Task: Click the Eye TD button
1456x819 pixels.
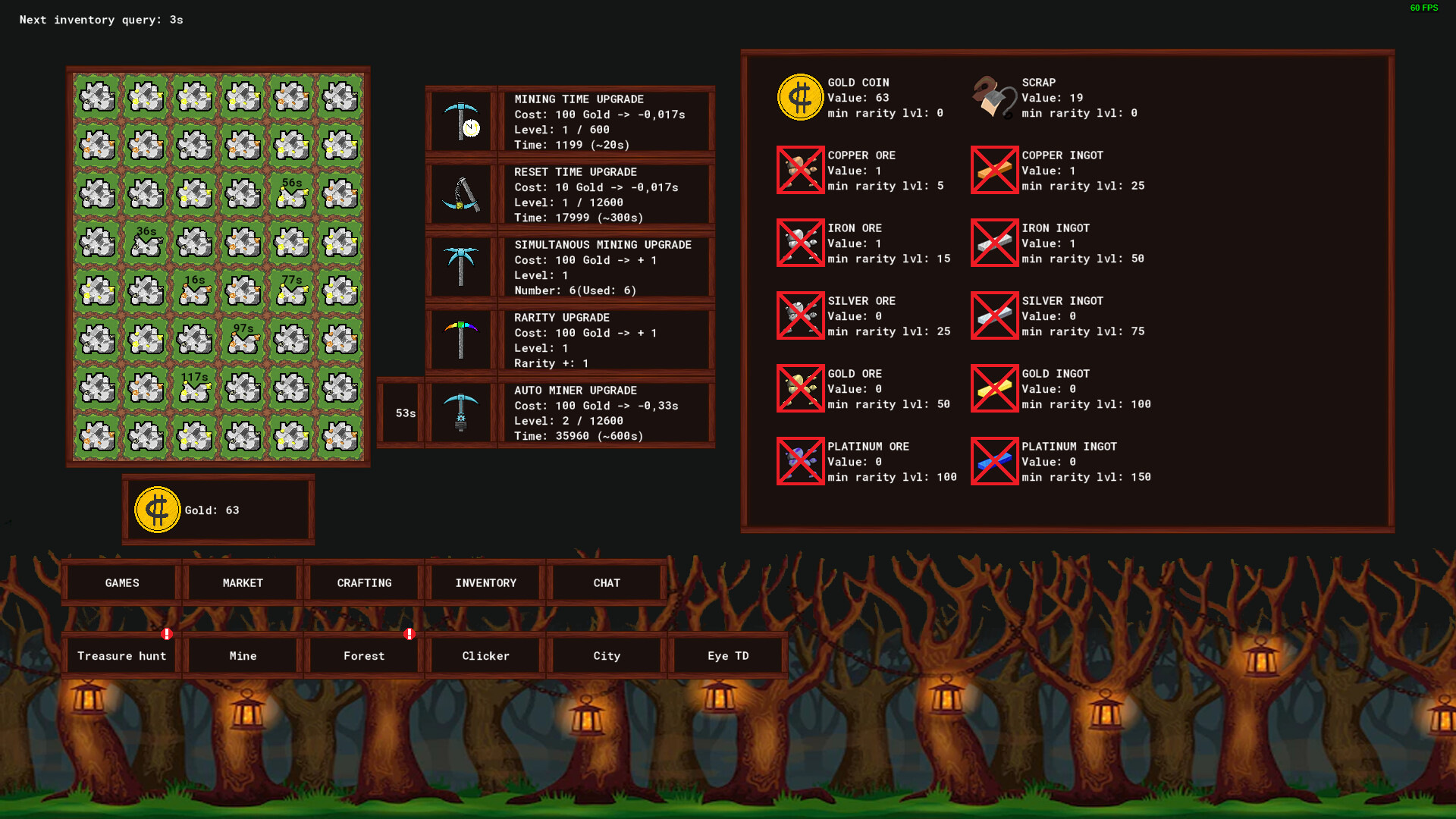Action: pos(728,655)
